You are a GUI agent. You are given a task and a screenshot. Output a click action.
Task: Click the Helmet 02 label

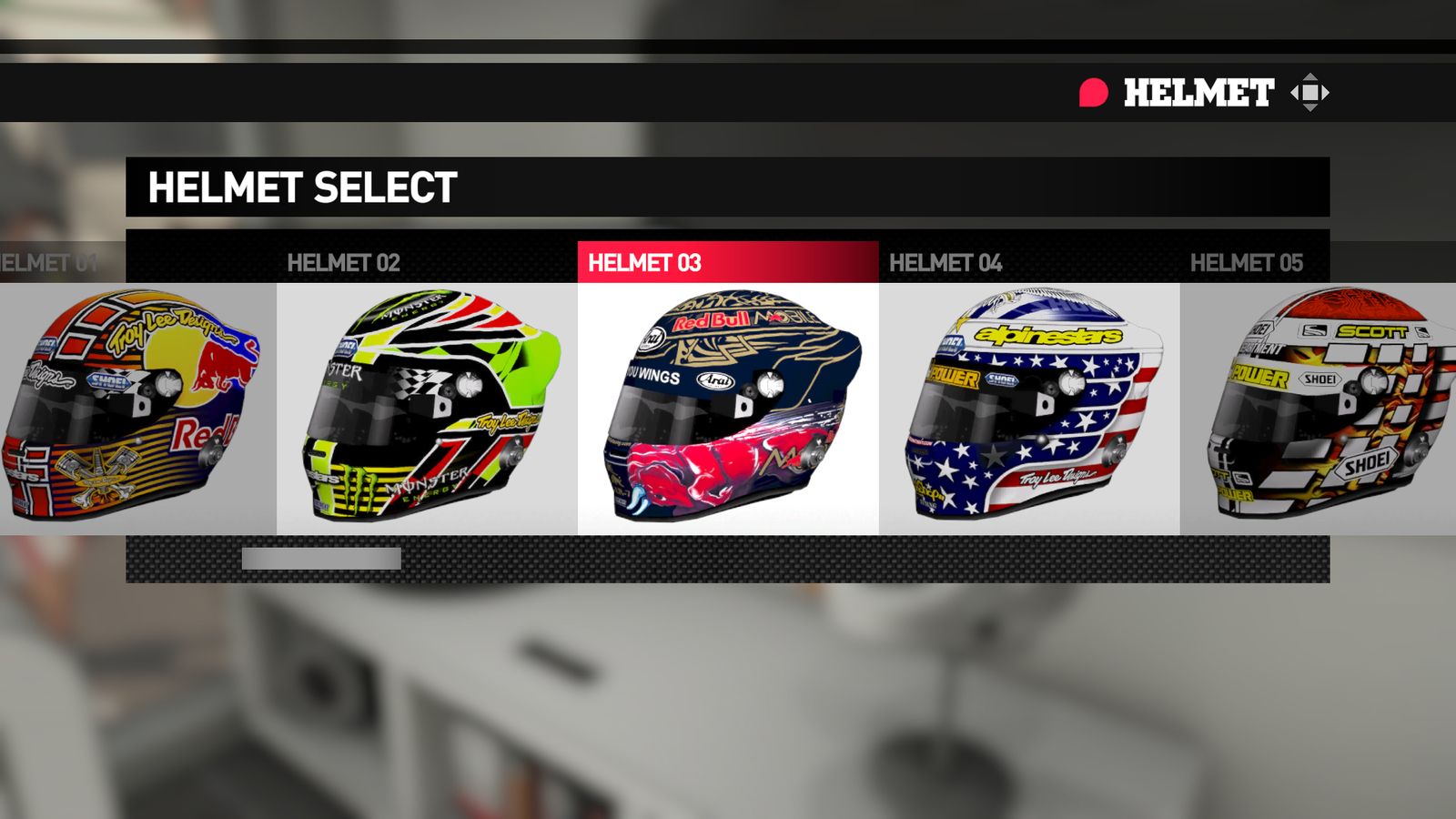[344, 263]
